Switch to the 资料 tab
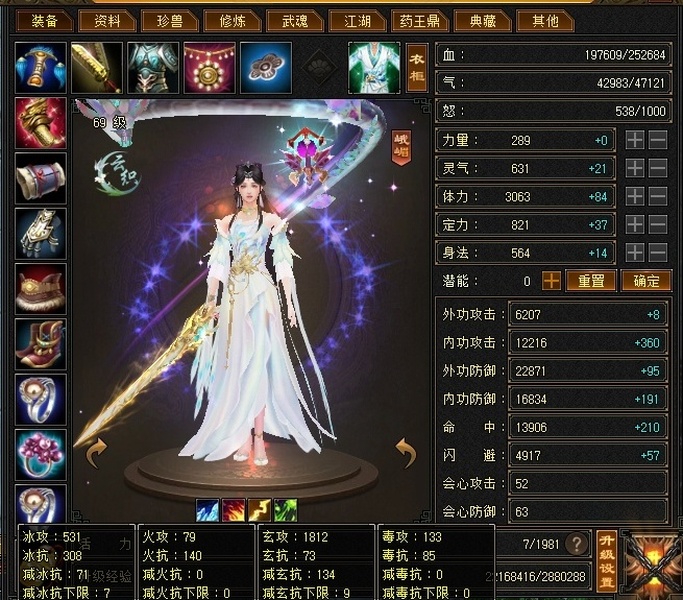 pos(107,19)
